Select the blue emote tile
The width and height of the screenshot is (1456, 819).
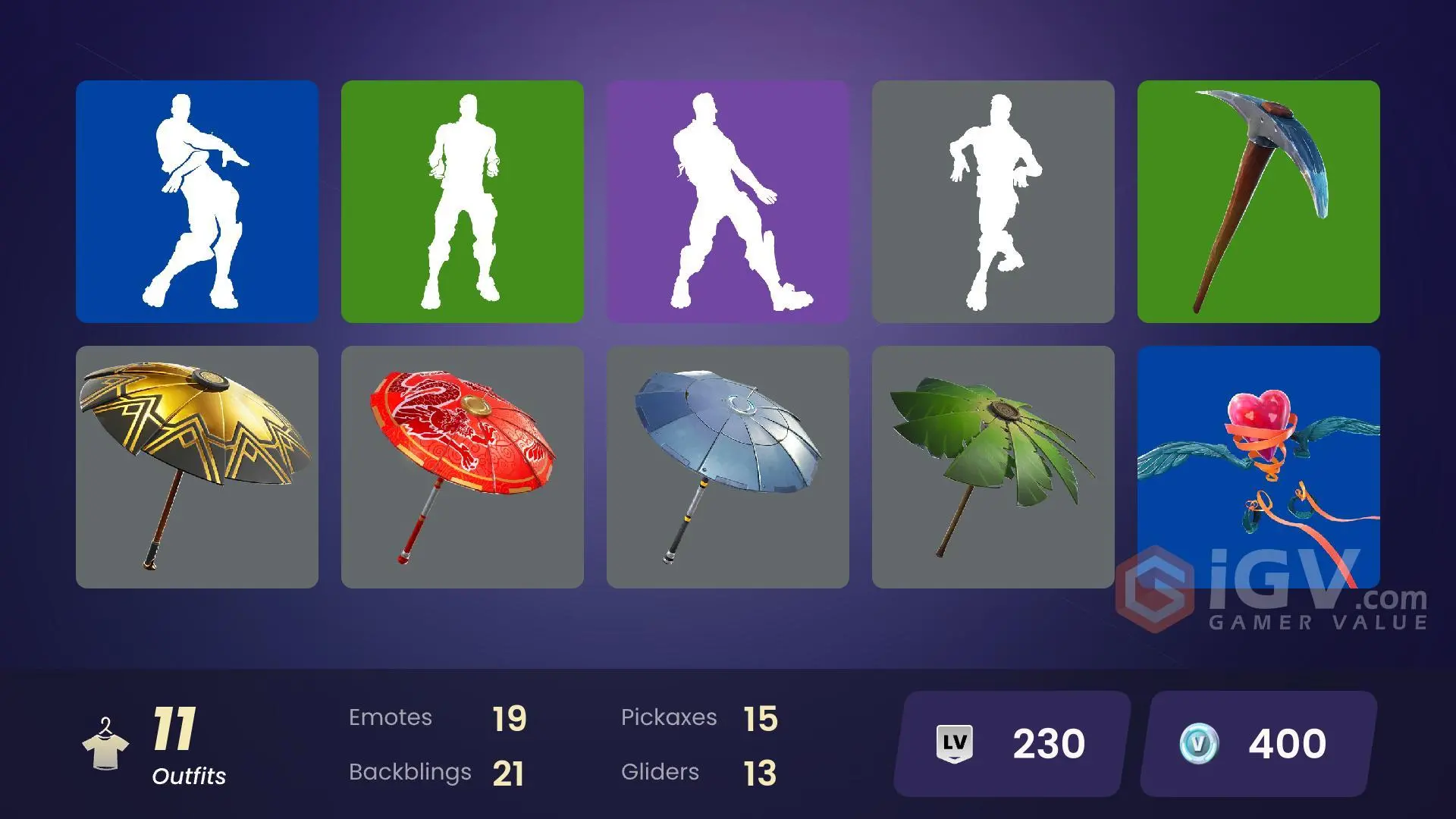pos(196,205)
